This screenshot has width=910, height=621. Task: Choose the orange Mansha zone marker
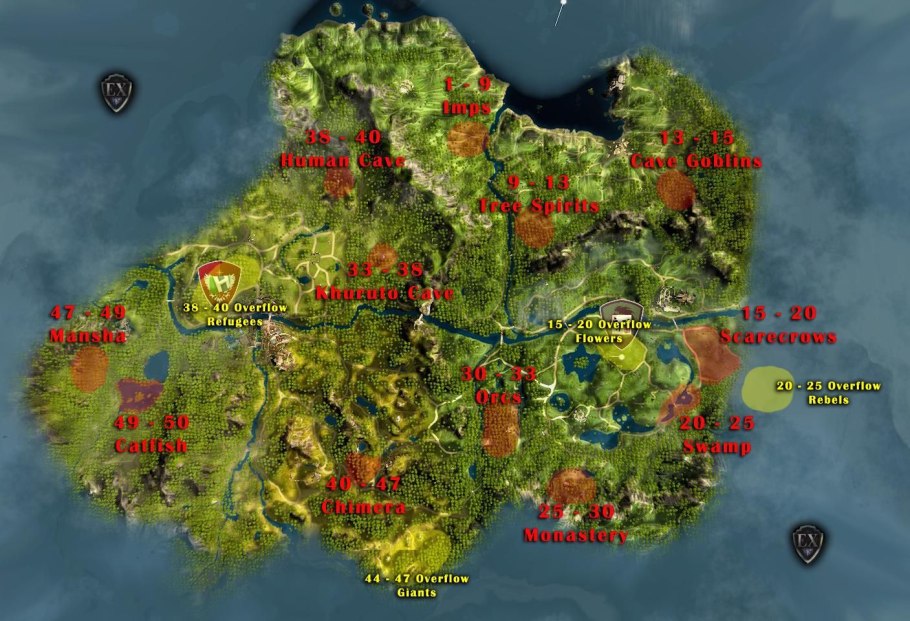[90, 367]
